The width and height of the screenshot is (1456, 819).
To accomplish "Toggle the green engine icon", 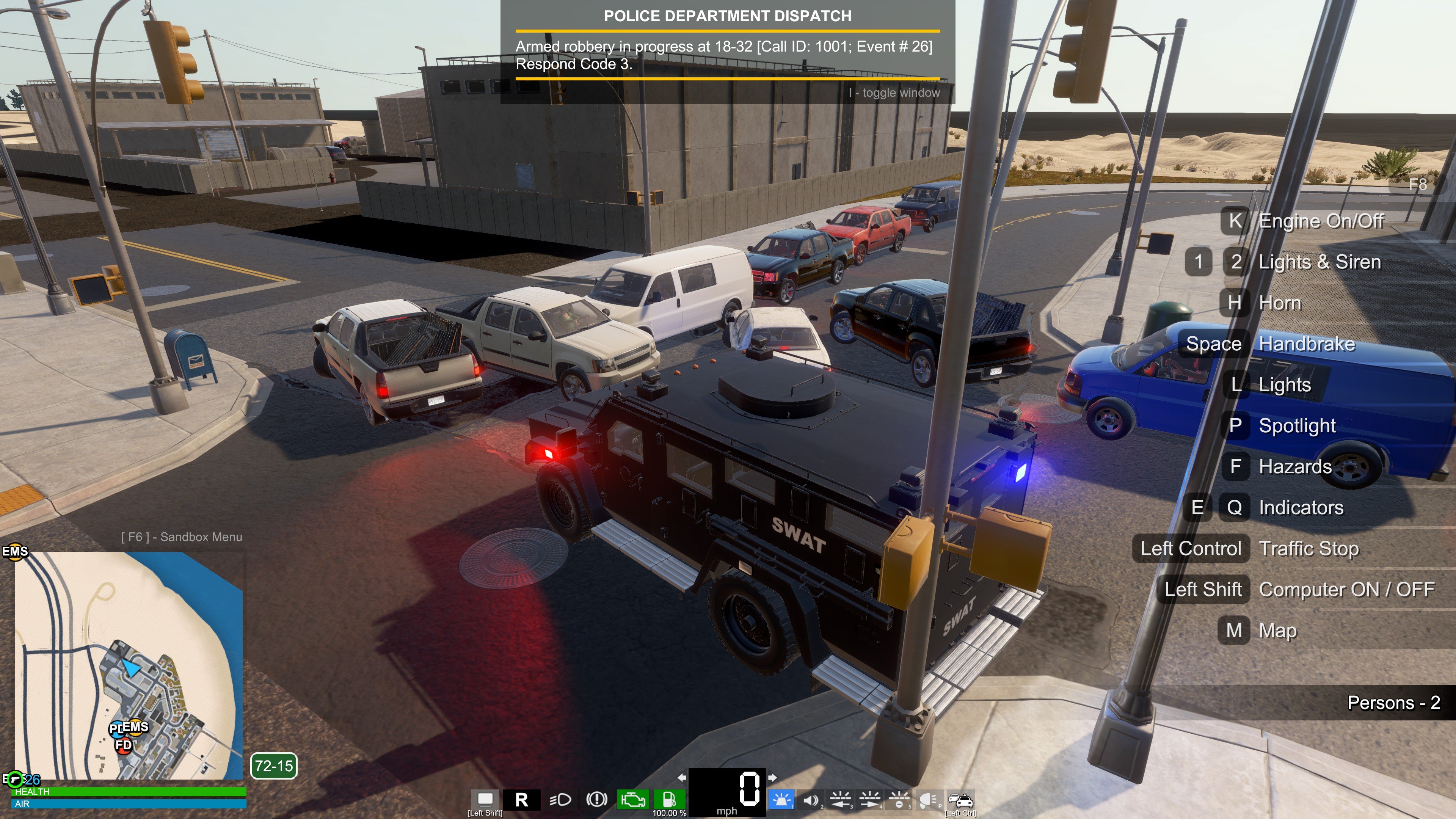I will (x=632, y=799).
